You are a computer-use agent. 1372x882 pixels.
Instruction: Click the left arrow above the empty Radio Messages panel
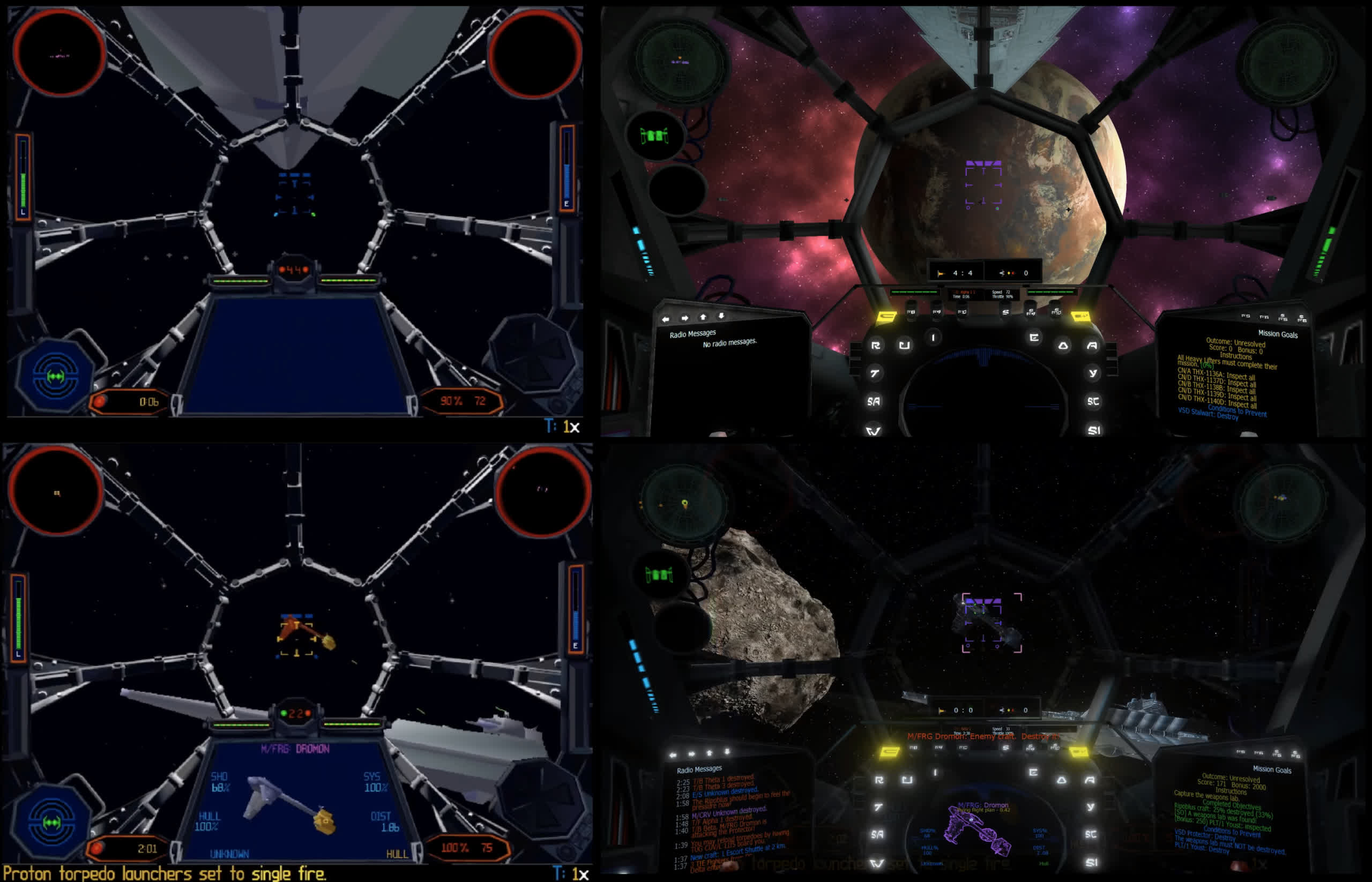coord(666,319)
